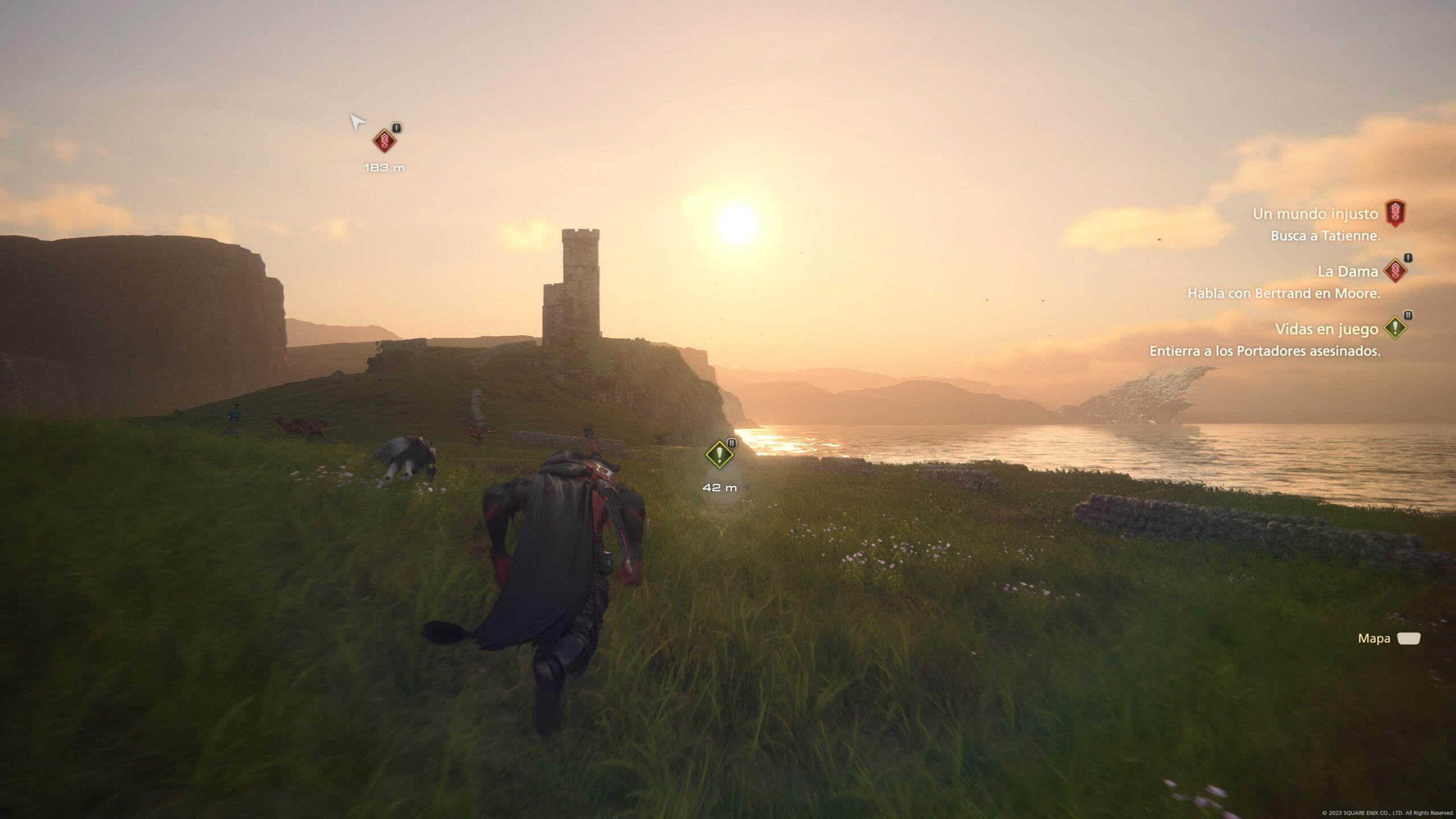Click the green exclamation waypoint marker at 42 m
1456x819 pixels.
719,454
